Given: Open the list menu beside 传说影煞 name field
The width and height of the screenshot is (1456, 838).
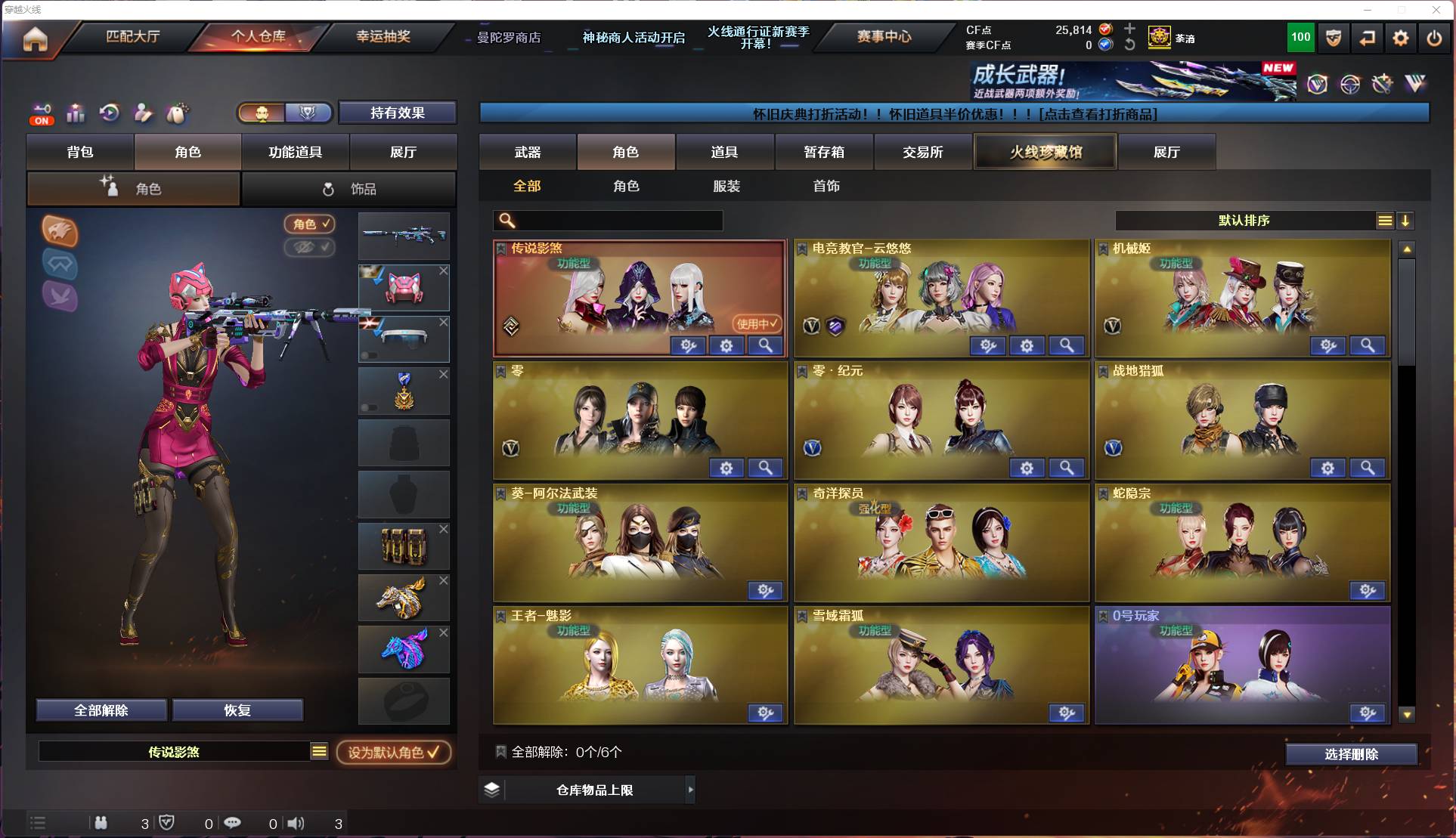Looking at the screenshot, I should pyautogui.click(x=320, y=752).
